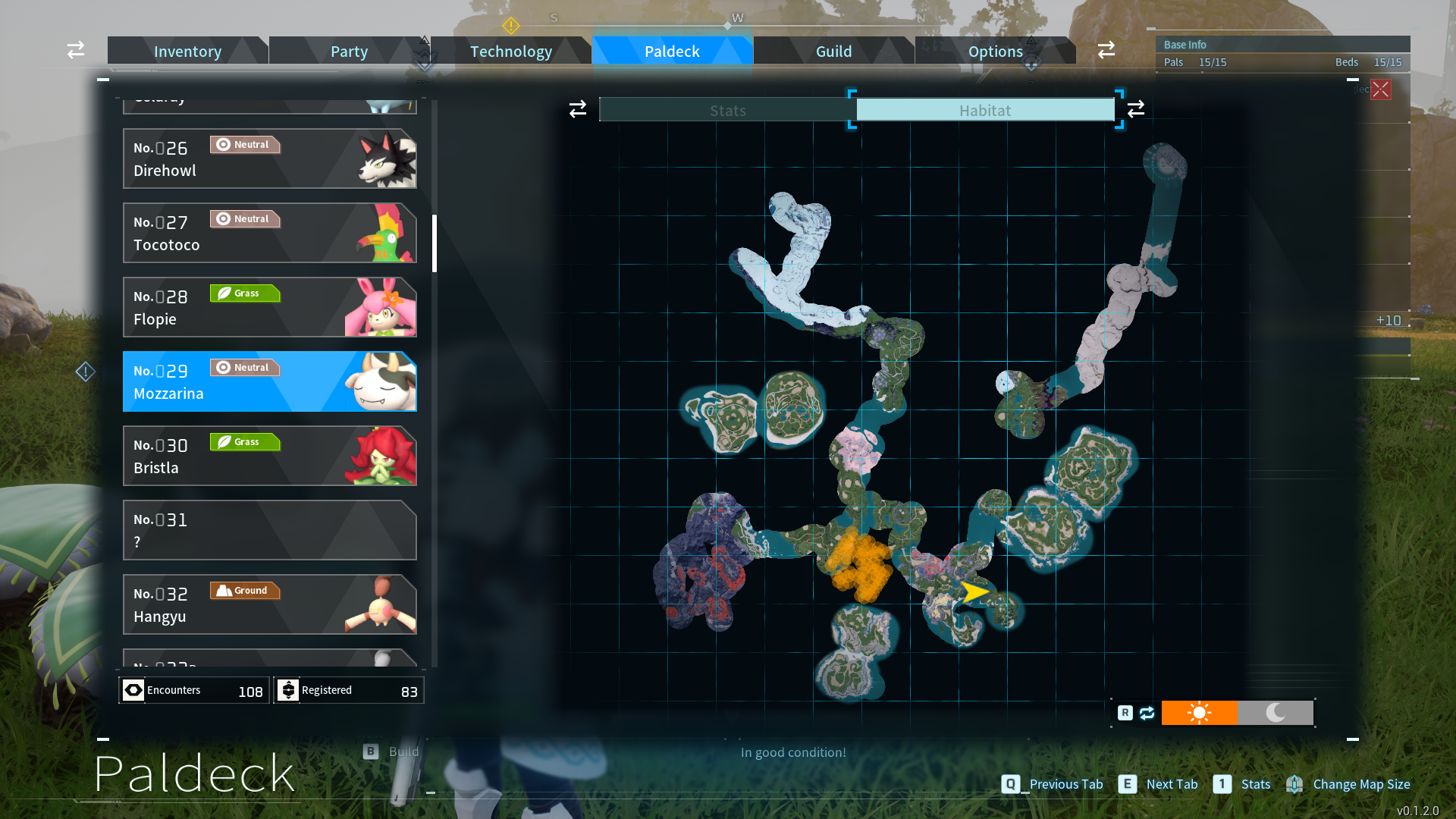Show daytime habitat with sun toggle
1456x819 pixels.
1199,713
